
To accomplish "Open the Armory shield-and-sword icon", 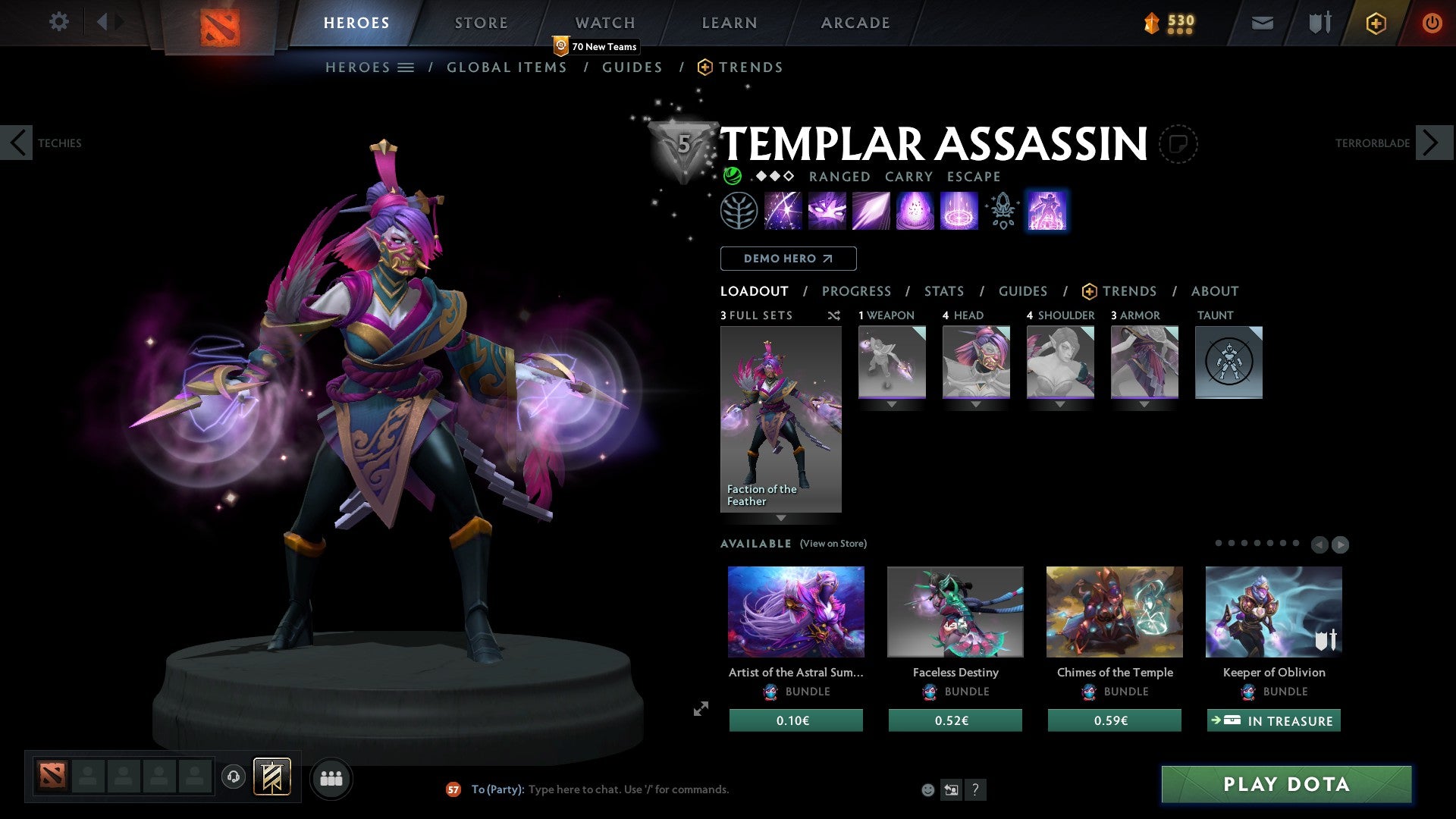I will [1318, 23].
